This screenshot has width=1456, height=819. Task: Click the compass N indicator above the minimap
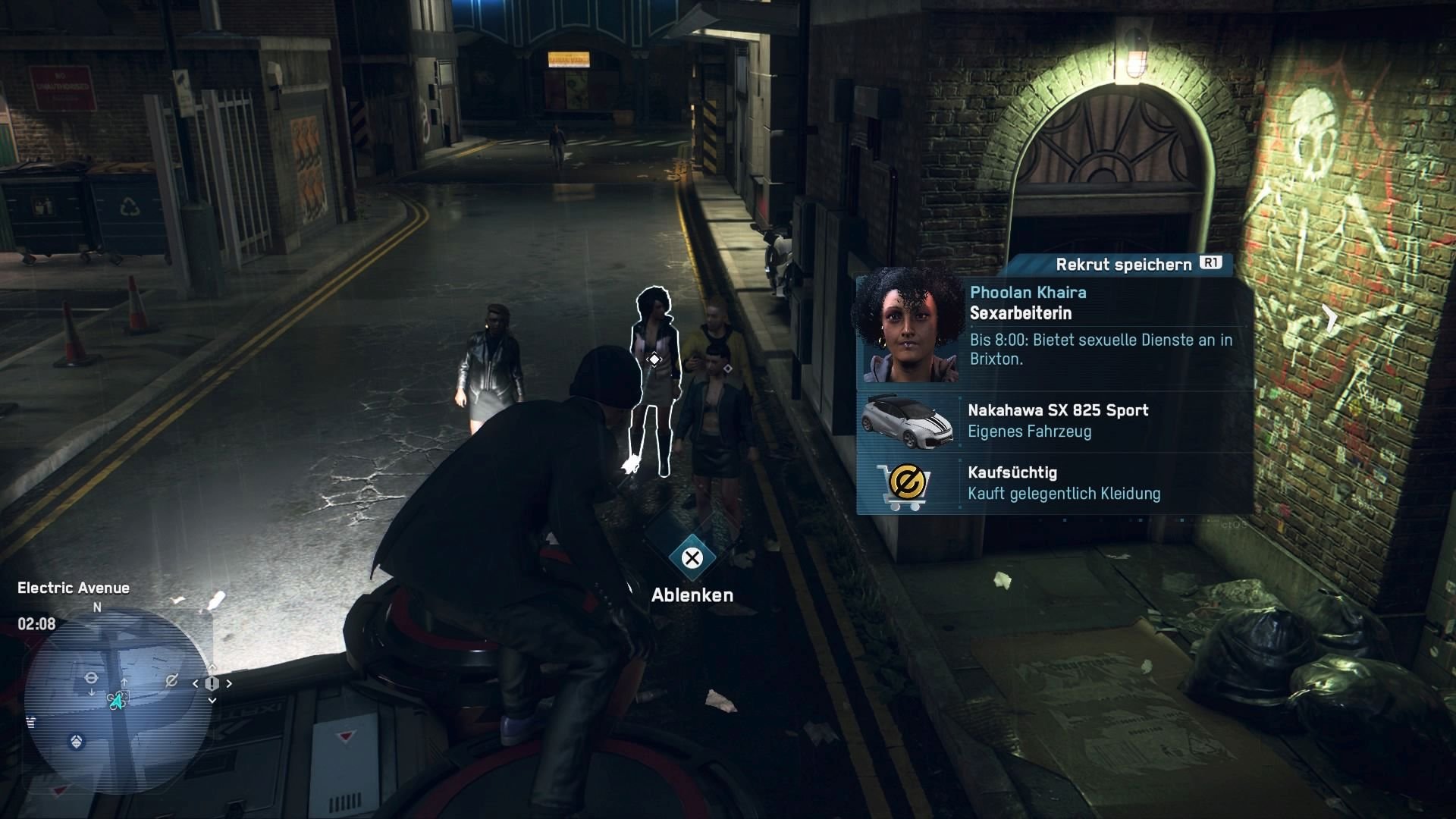tap(96, 607)
